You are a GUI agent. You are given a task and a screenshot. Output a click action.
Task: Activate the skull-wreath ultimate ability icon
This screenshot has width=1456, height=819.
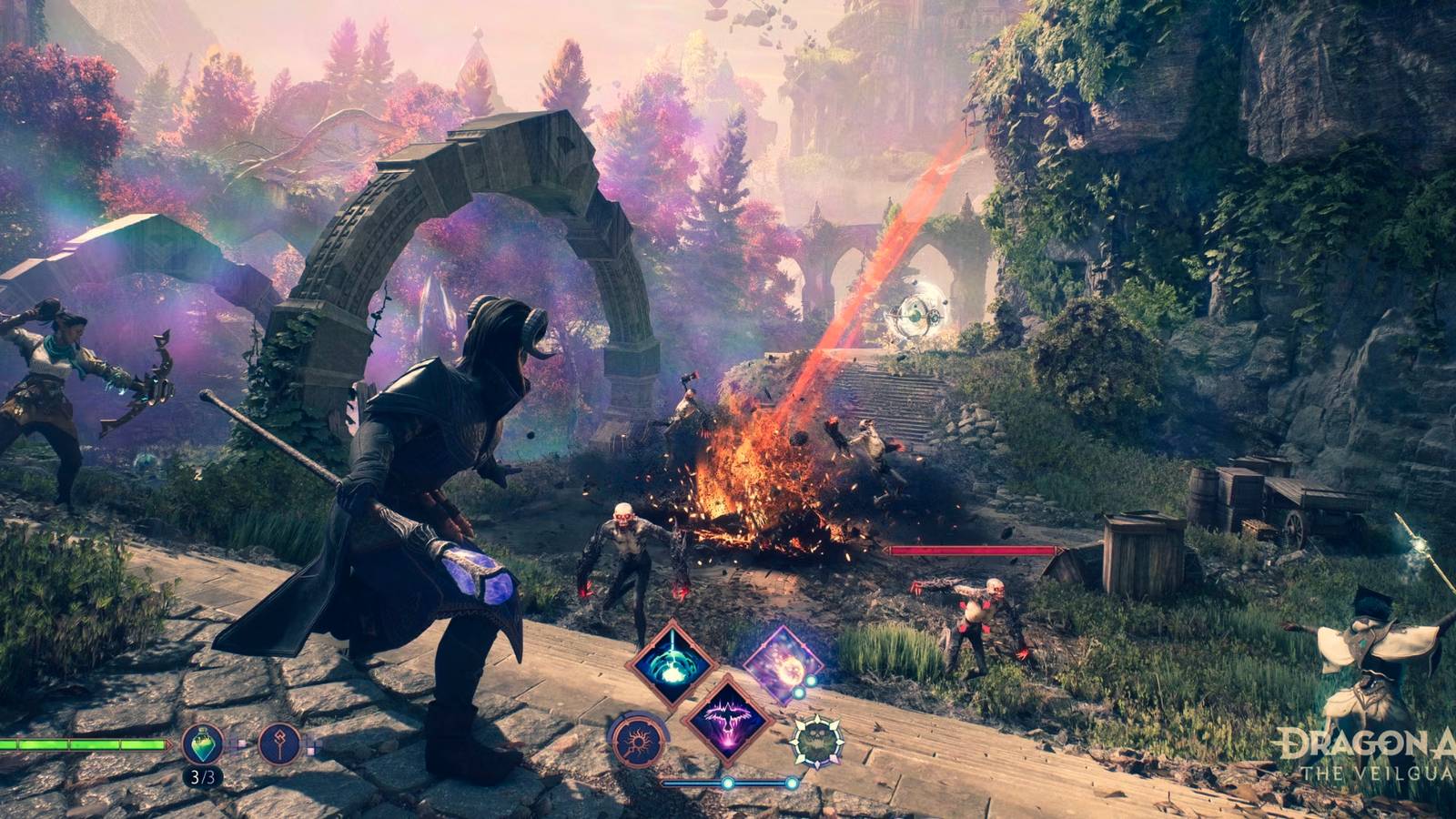pyautogui.click(x=818, y=739)
